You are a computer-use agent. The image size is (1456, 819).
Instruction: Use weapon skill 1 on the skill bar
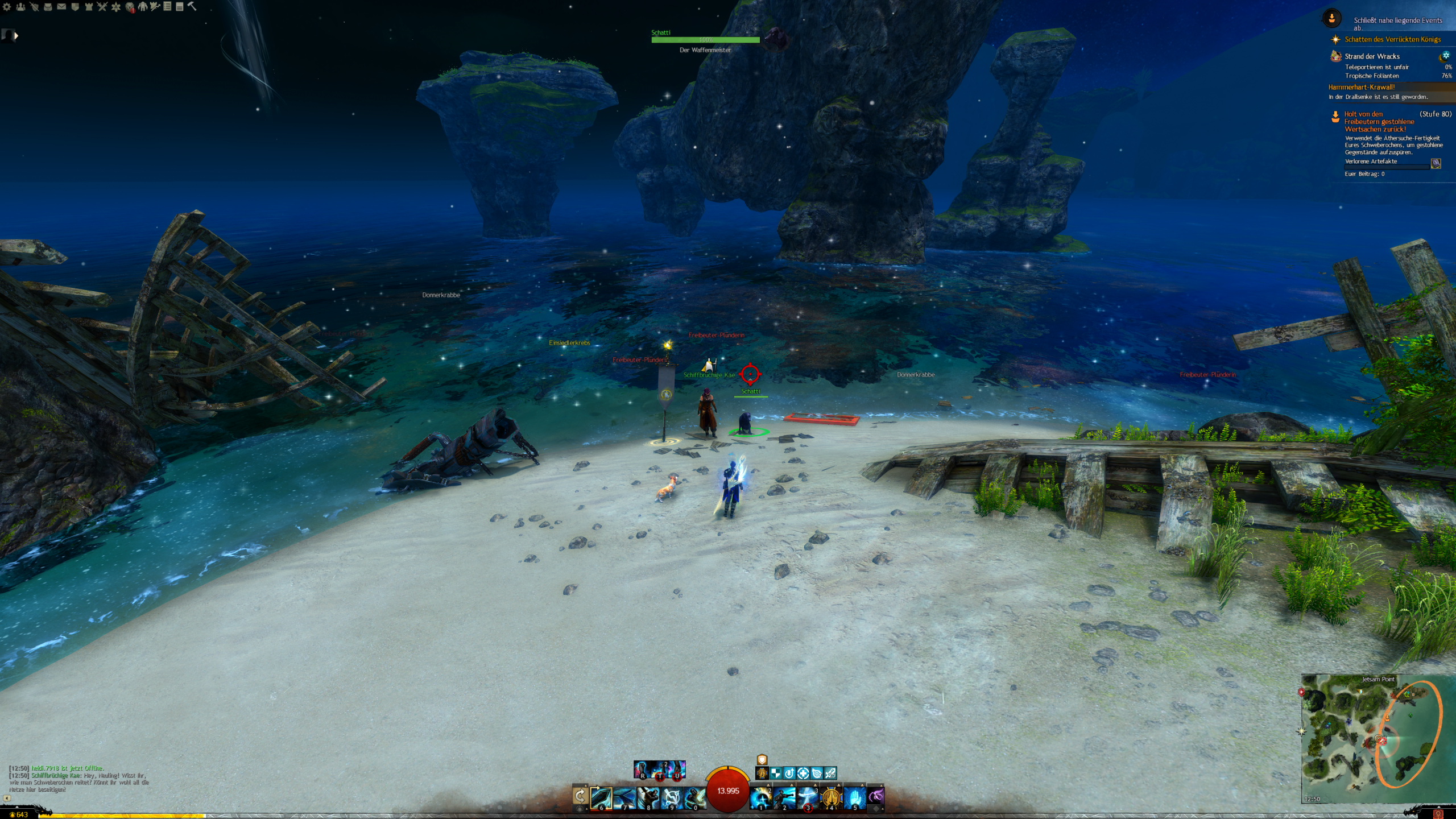point(760,798)
